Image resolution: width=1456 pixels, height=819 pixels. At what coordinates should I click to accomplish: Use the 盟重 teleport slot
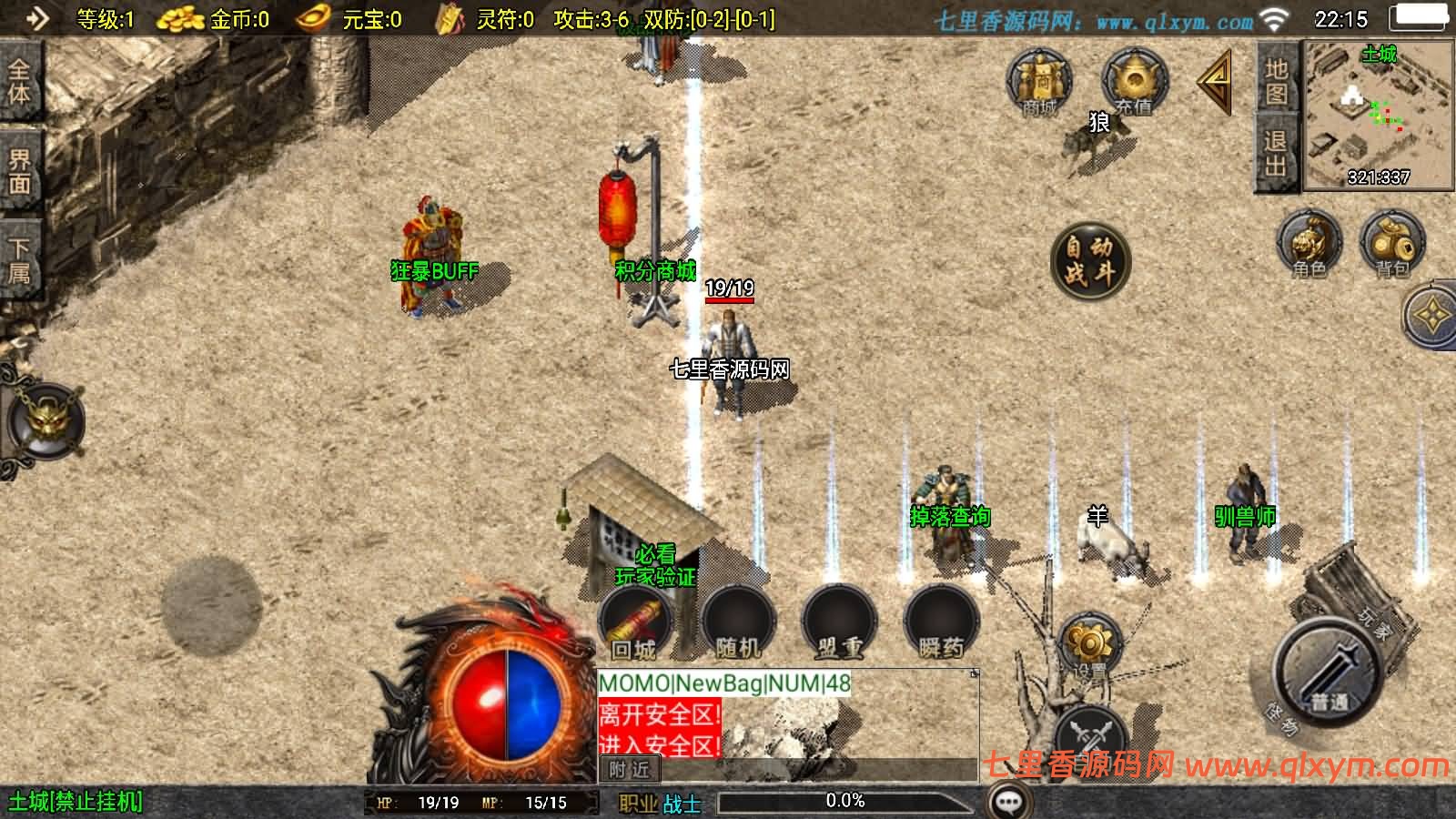coord(839,622)
